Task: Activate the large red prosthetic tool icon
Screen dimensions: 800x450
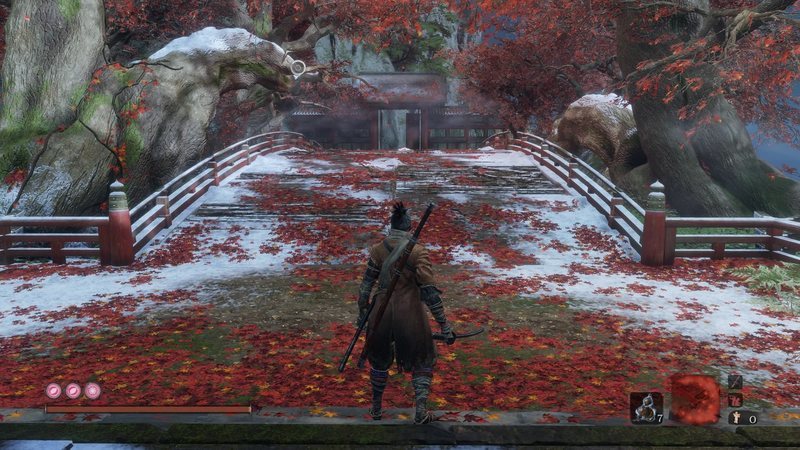Action: (x=694, y=398)
